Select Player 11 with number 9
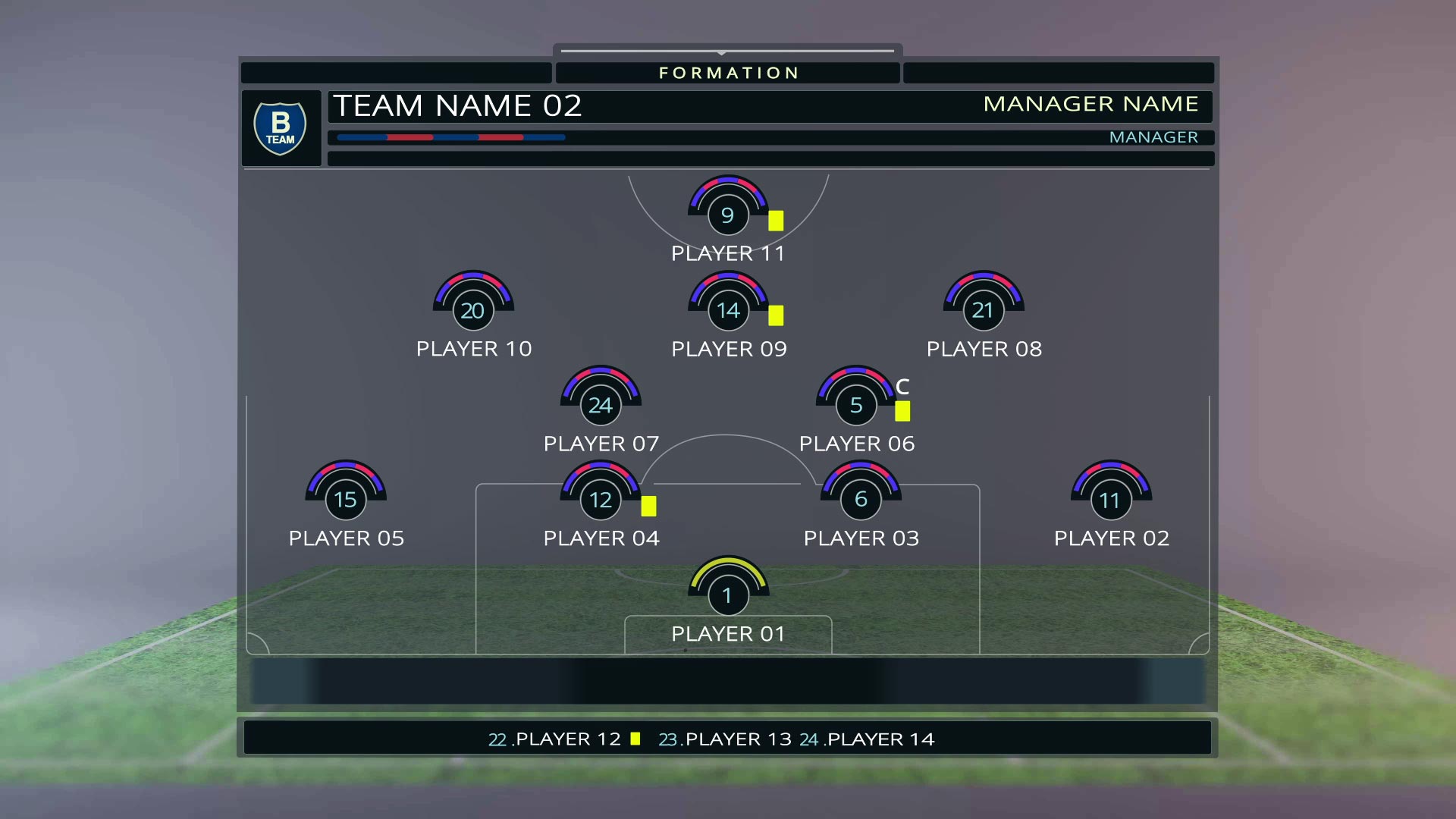This screenshot has height=819, width=1456. point(727,215)
